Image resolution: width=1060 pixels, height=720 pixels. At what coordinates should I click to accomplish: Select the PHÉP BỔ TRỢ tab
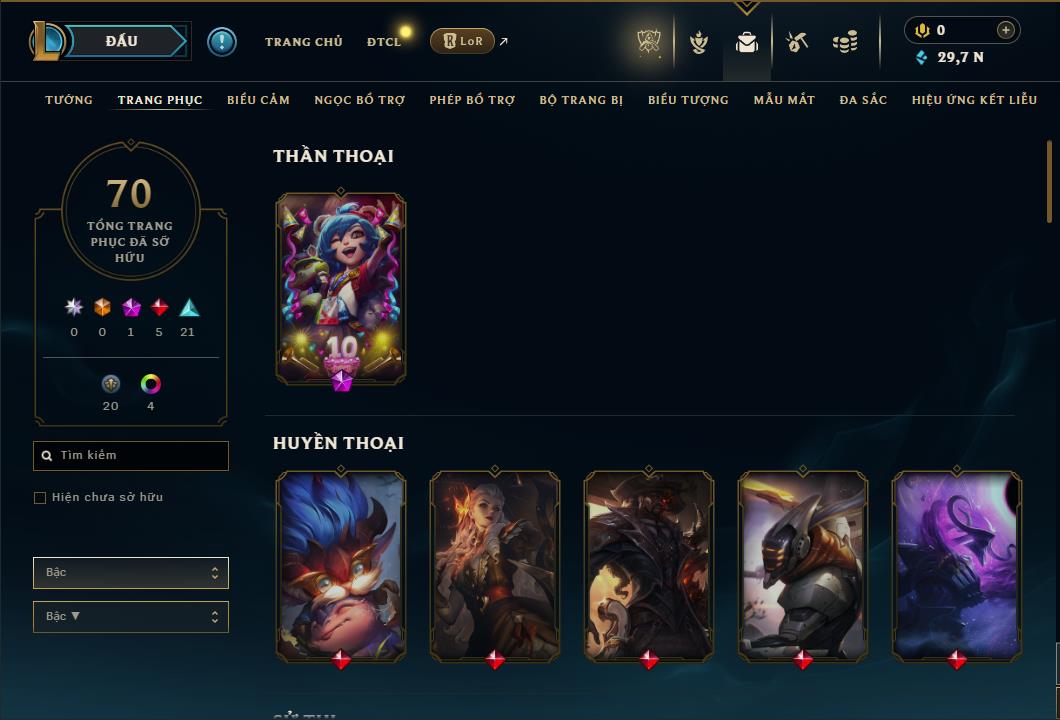coord(472,100)
